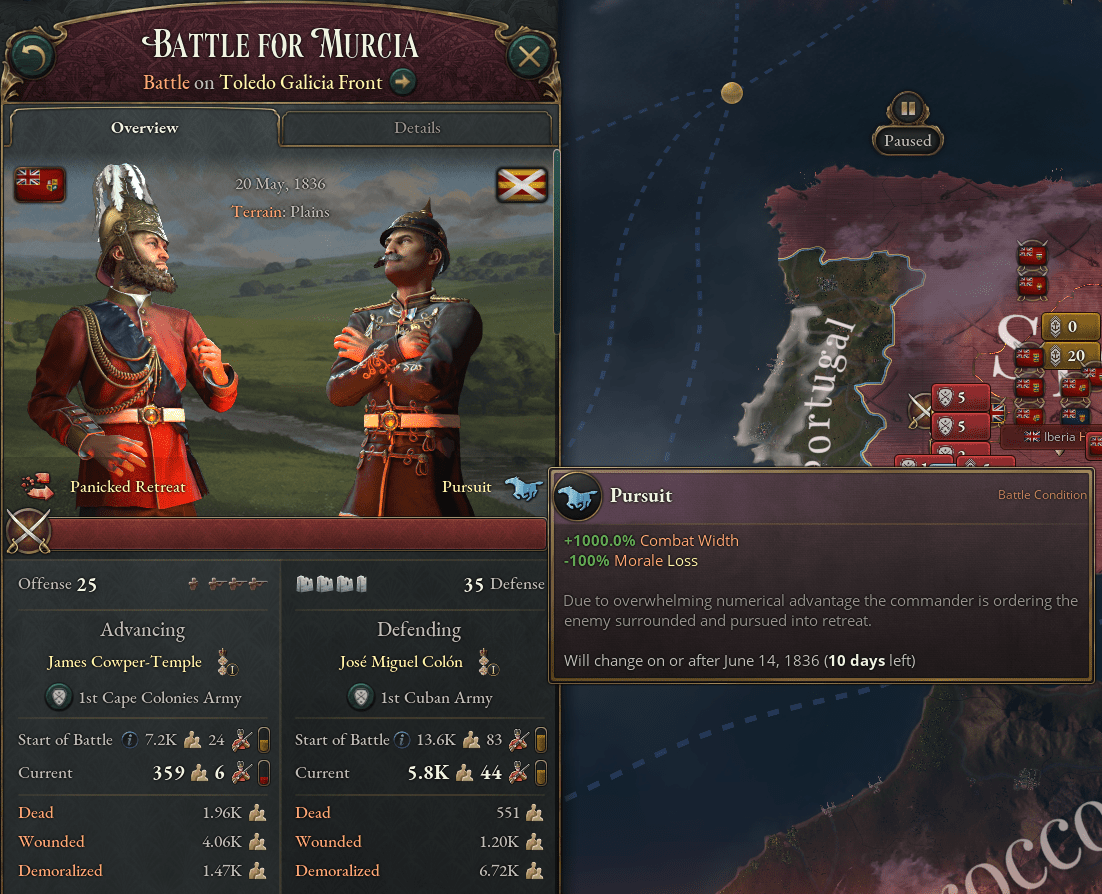Select commander James Cowper-Temple

pyautogui.click(x=124, y=662)
